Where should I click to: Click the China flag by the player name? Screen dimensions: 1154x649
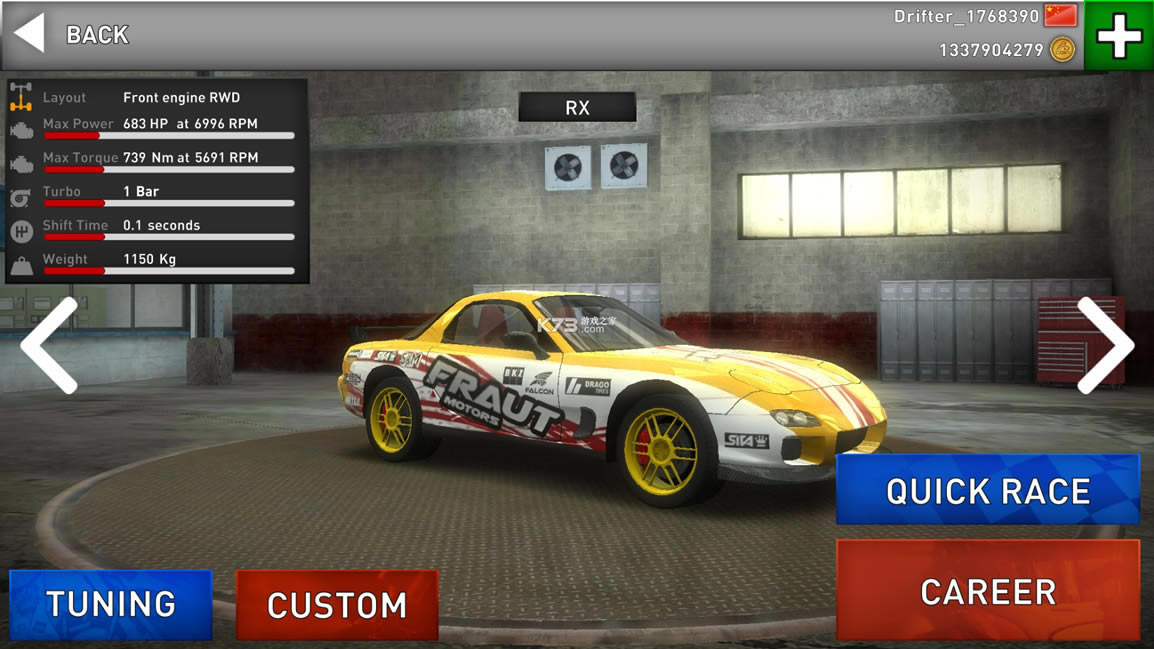(1060, 16)
